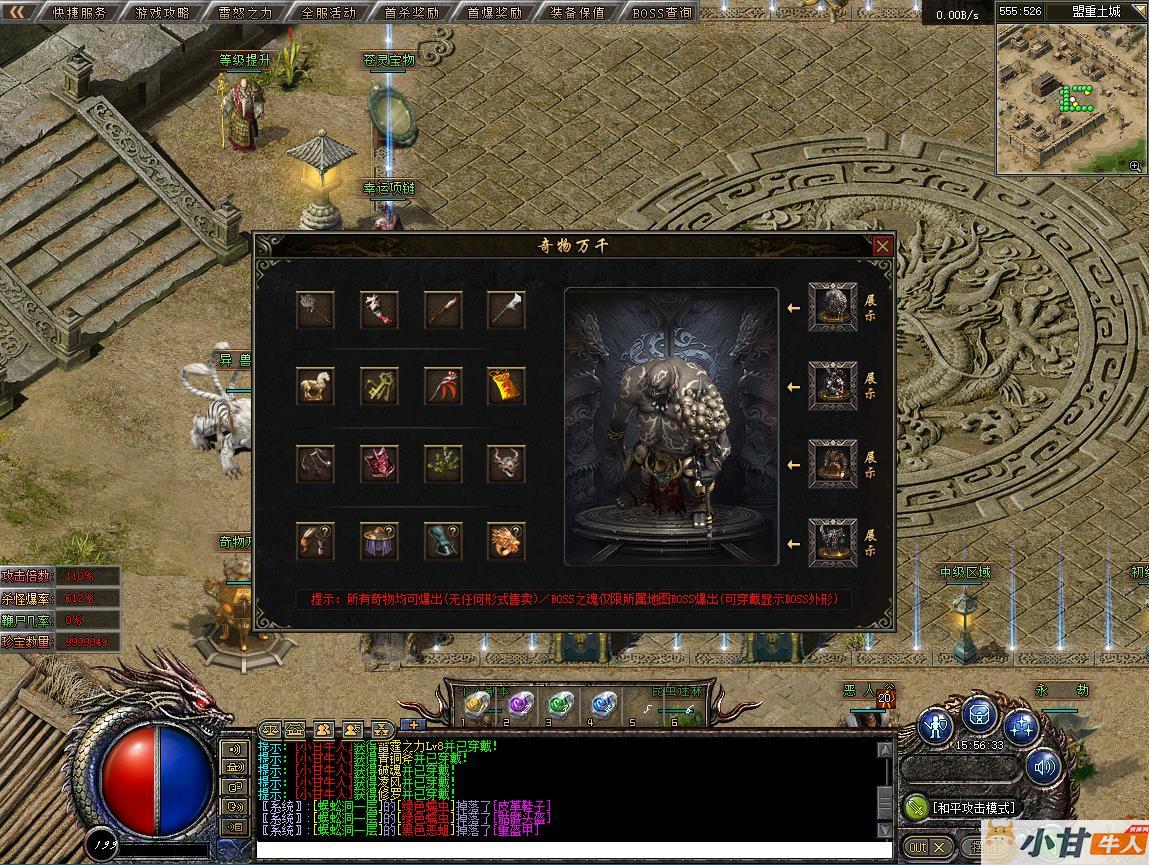
Task: Open the BOSS查询 lookup menu
Action: (662, 13)
